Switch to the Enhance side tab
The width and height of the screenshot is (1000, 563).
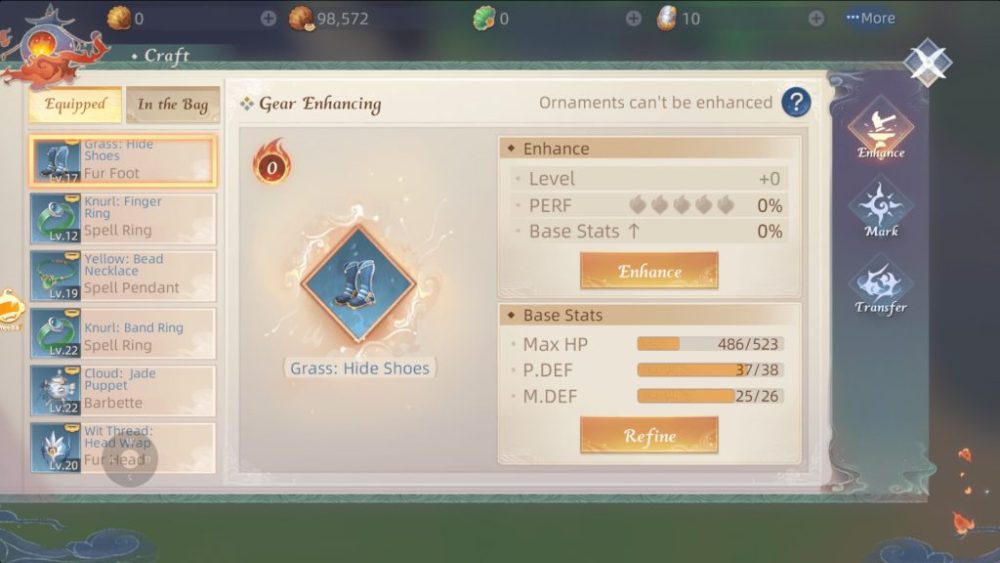tap(880, 130)
